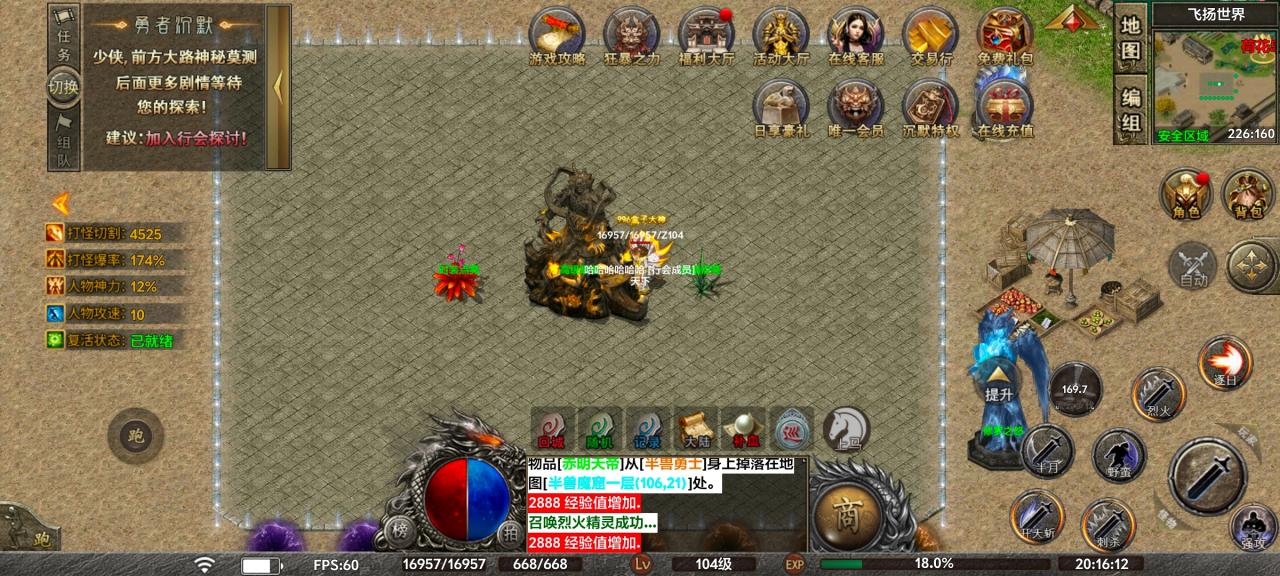Open the 角色 character sheet
Image resolution: width=1280 pixels, height=576 pixels.
click(1187, 194)
